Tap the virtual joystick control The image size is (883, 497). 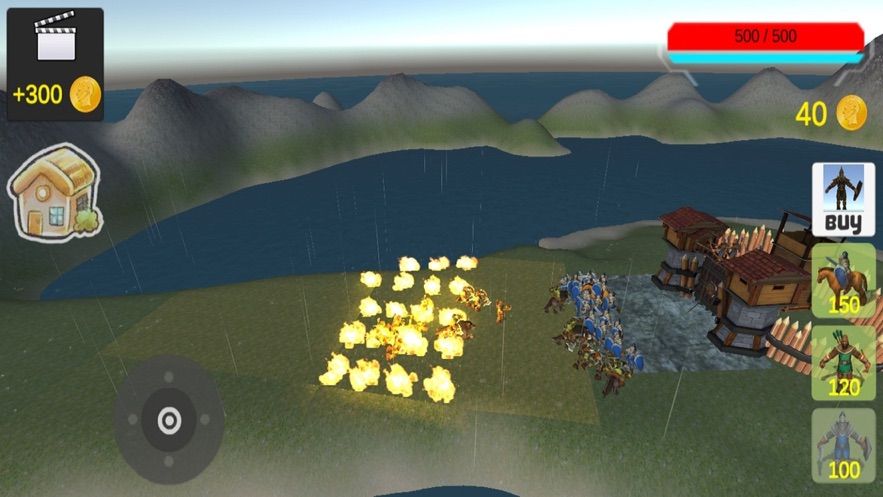pos(168,420)
